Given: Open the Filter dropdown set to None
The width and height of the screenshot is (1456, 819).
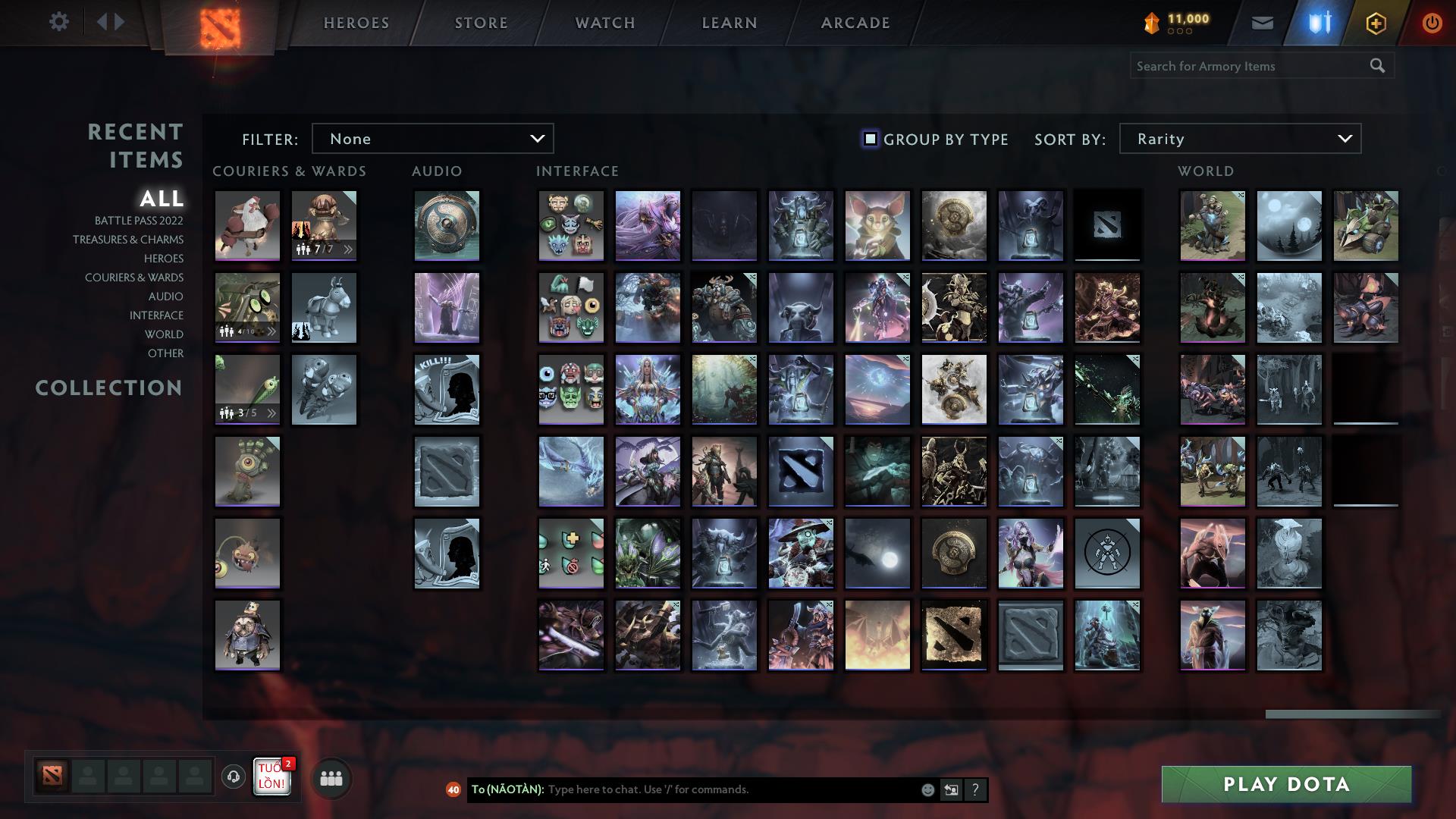Looking at the screenshot, I should tap(432, 138).
